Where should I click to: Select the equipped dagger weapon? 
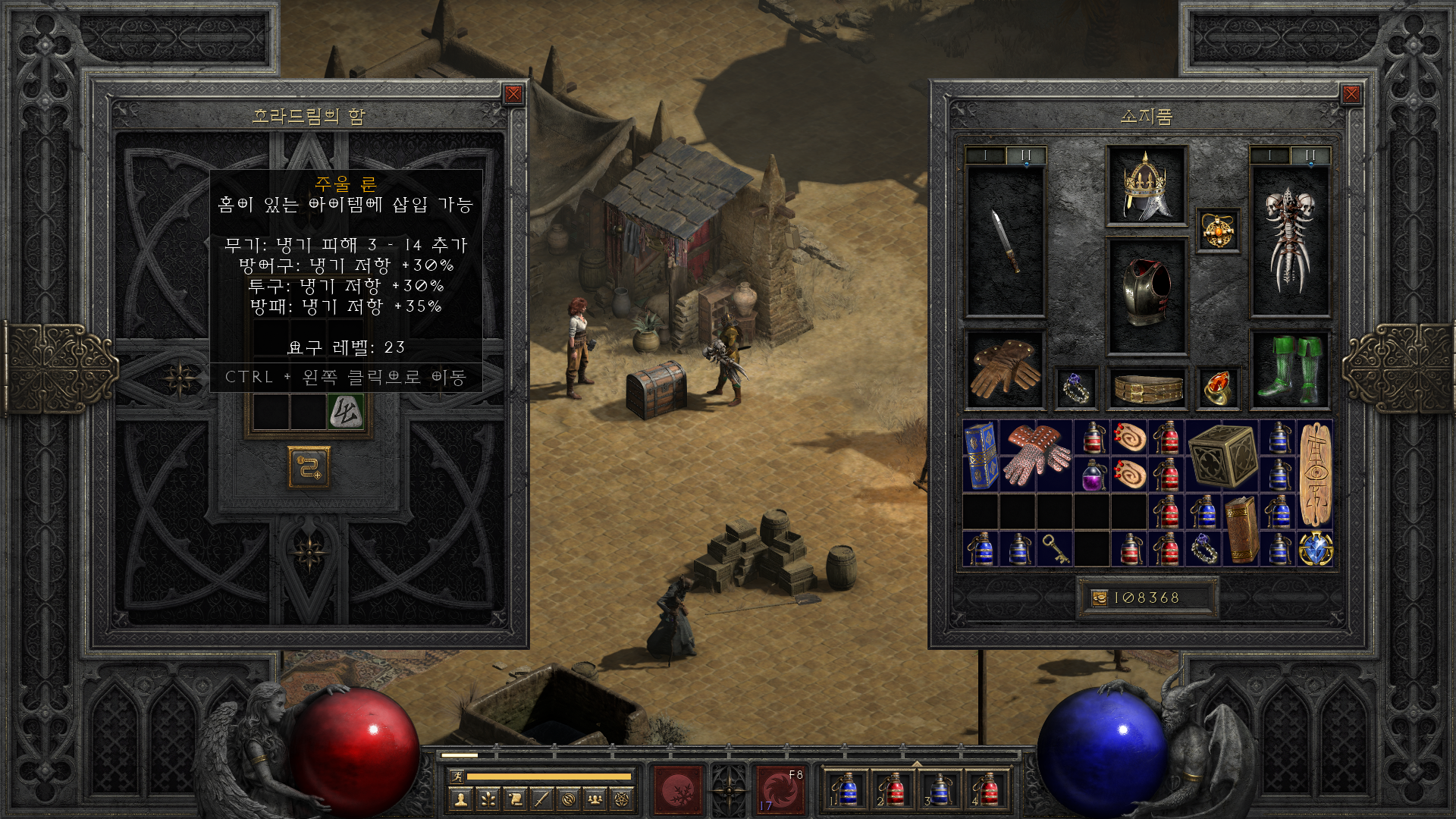click(x=1006, y=241)
